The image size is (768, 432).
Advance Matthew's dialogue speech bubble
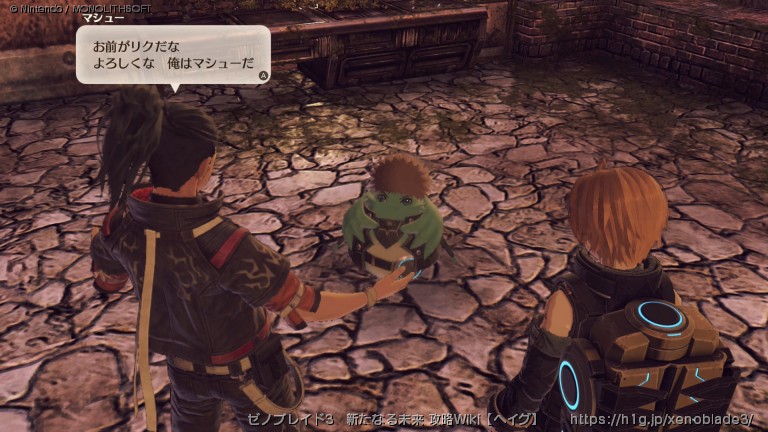click(263, 74)
